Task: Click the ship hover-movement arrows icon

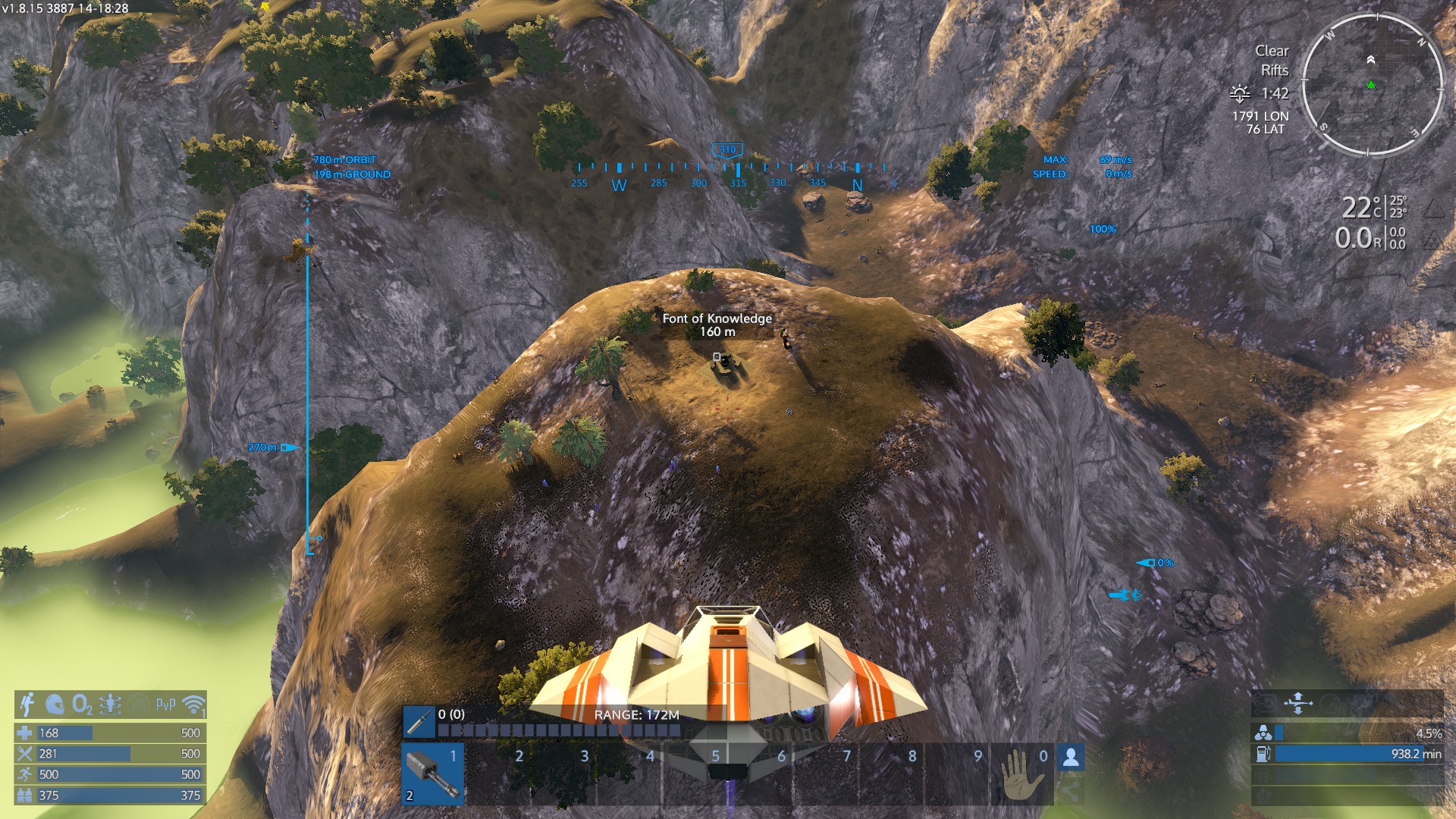Action: coord(1298,703)
